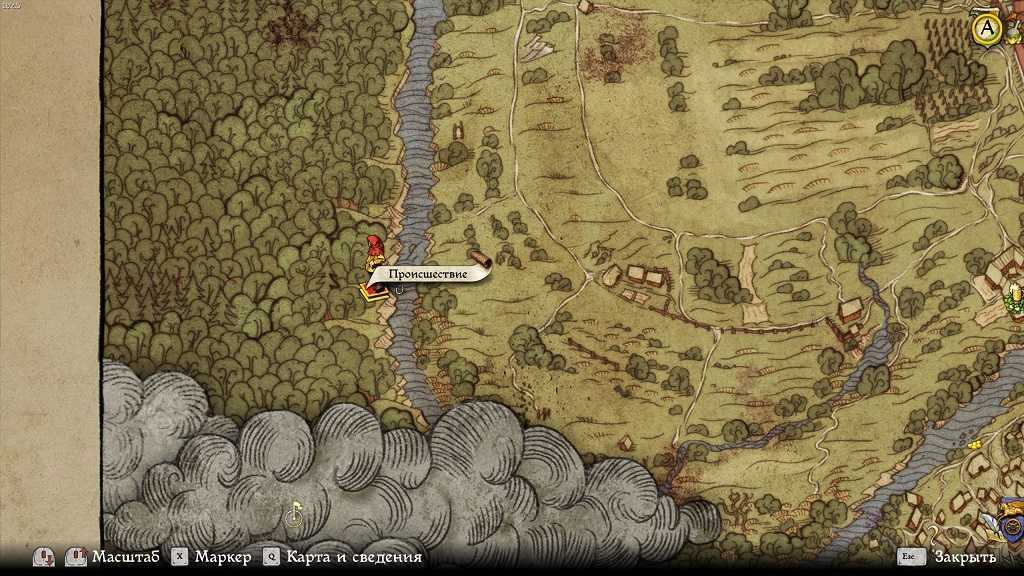Image resolution: width=1024 pixels, height=576 pixels.
Task: Select the rolled scroll event icon
Action: (x=478, y=257)
